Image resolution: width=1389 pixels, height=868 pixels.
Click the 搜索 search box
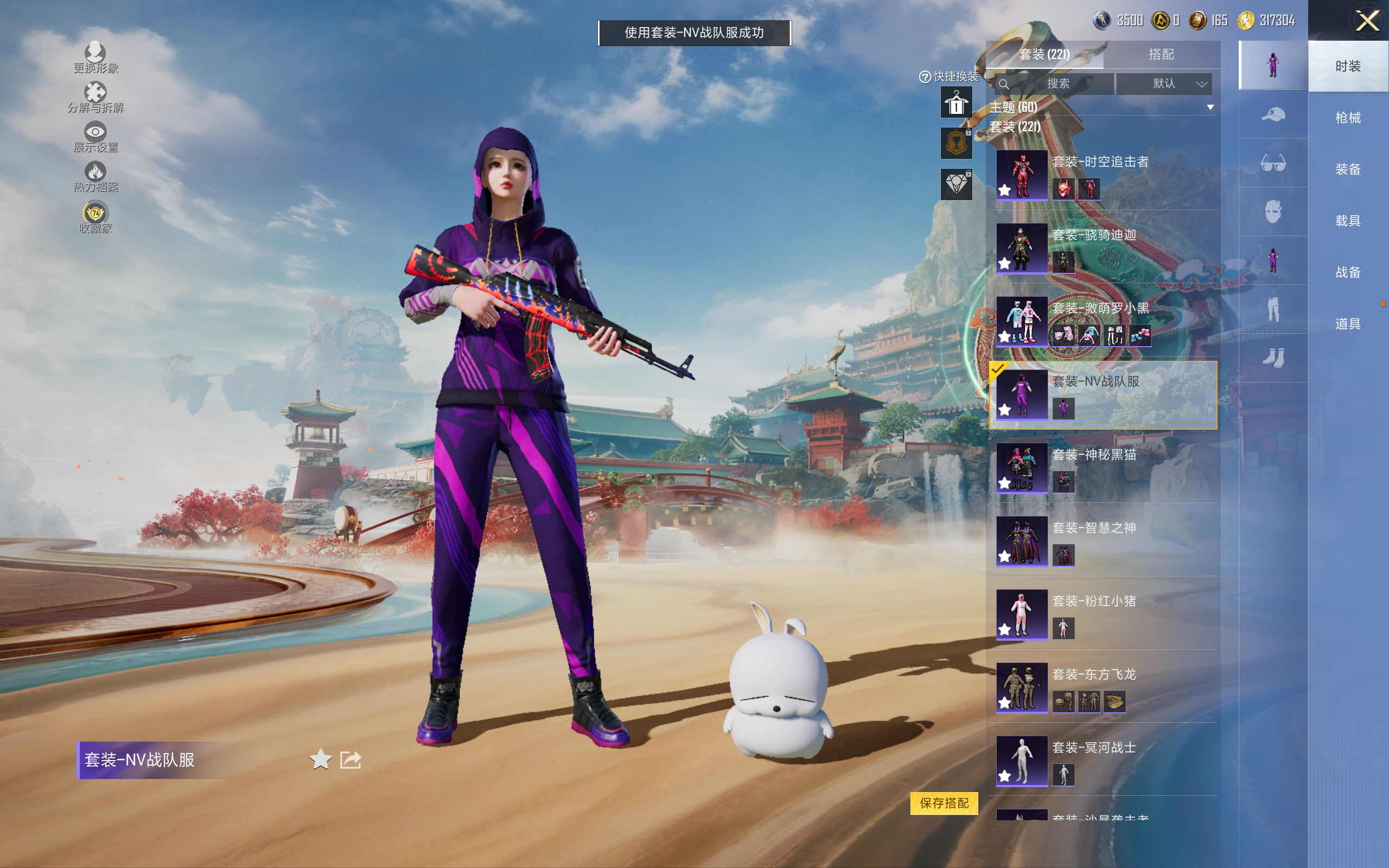1055,84
